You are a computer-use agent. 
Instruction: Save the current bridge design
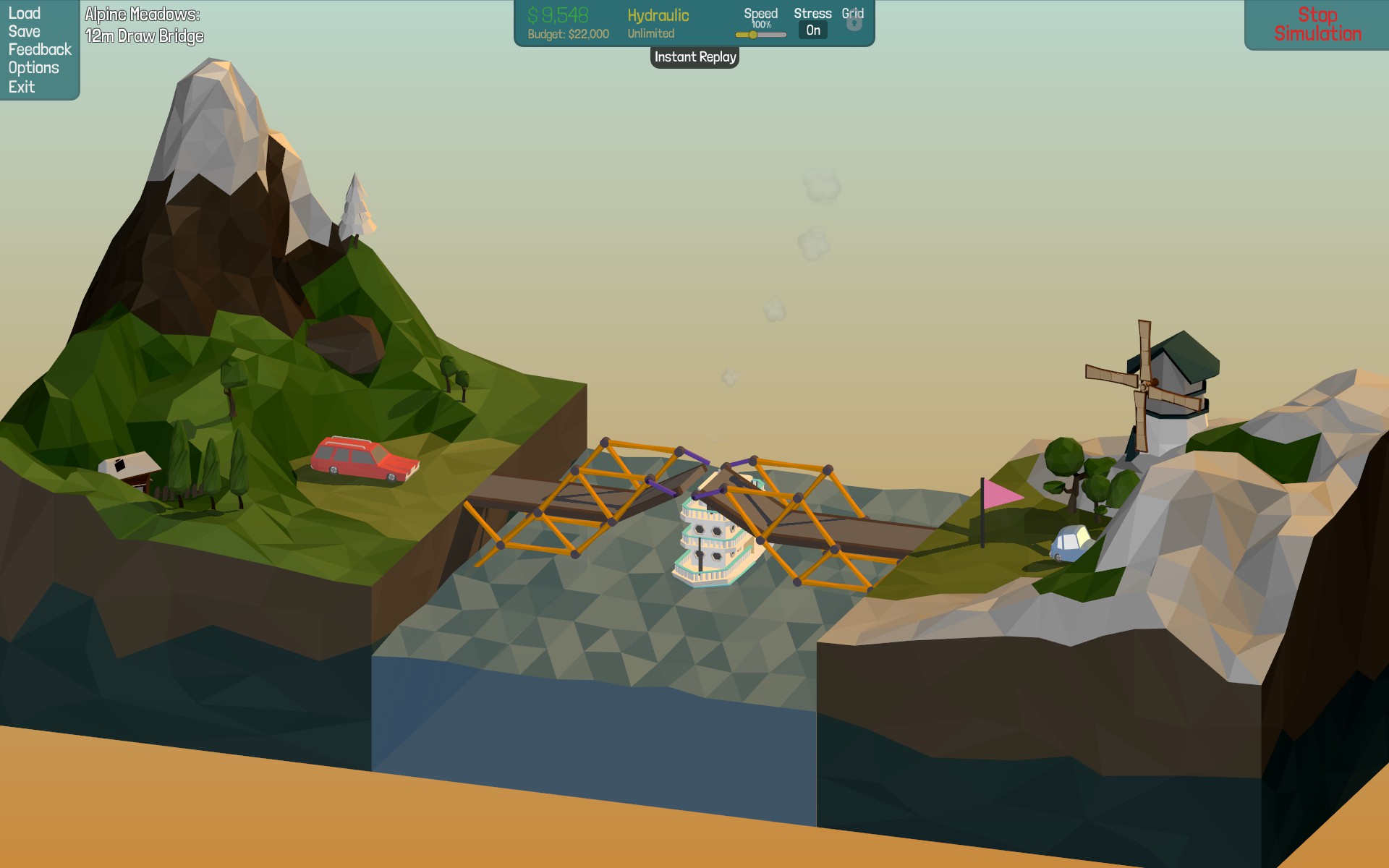[x=25, y=32]
